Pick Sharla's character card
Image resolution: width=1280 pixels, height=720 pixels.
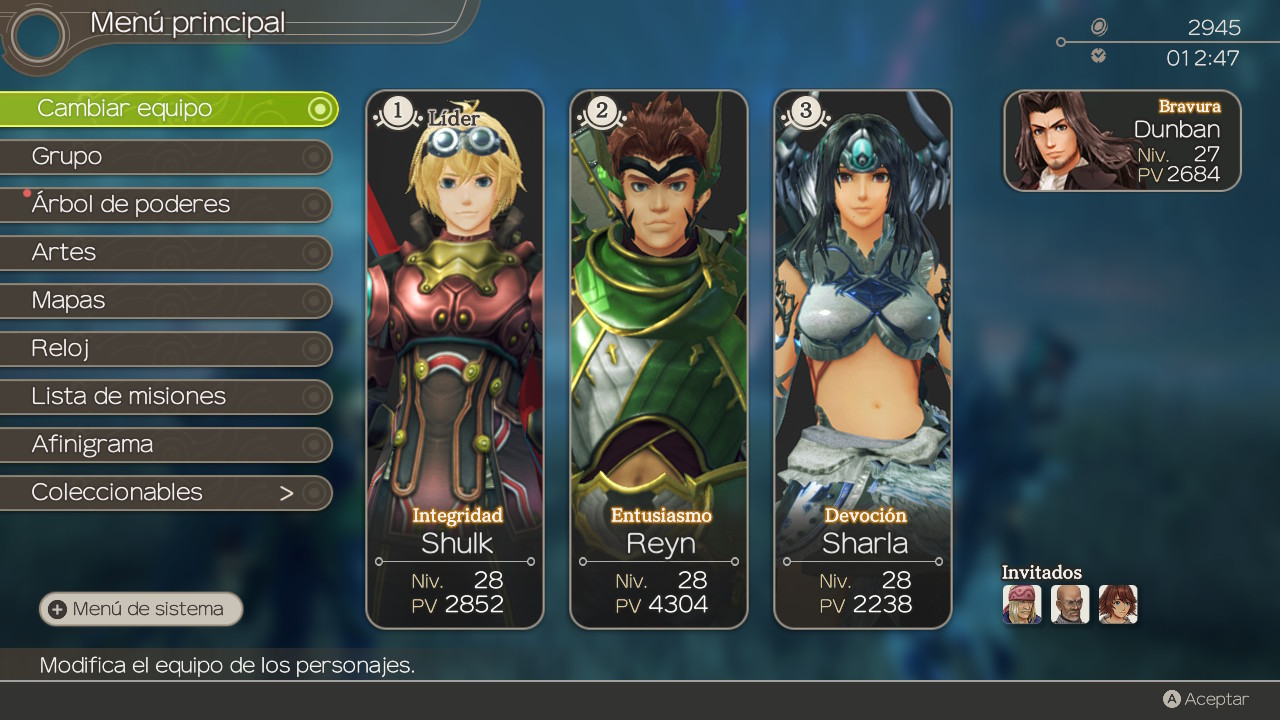click(863, 360)
